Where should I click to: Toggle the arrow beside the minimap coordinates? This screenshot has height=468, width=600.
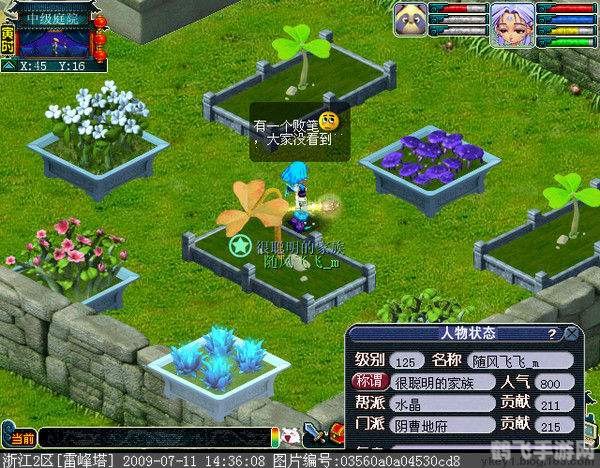8,66
